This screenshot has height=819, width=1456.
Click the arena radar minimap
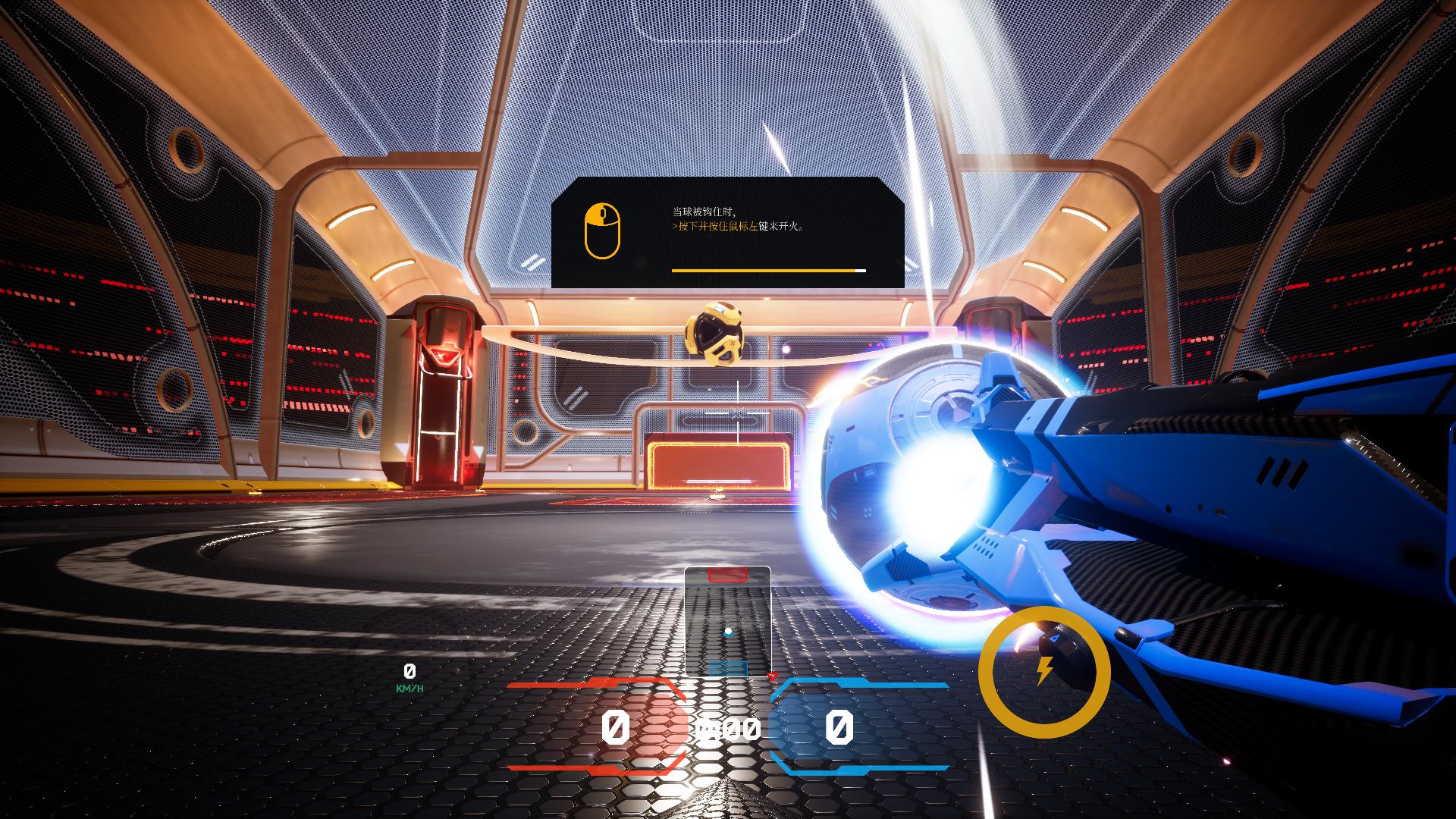tap(728, 621)
